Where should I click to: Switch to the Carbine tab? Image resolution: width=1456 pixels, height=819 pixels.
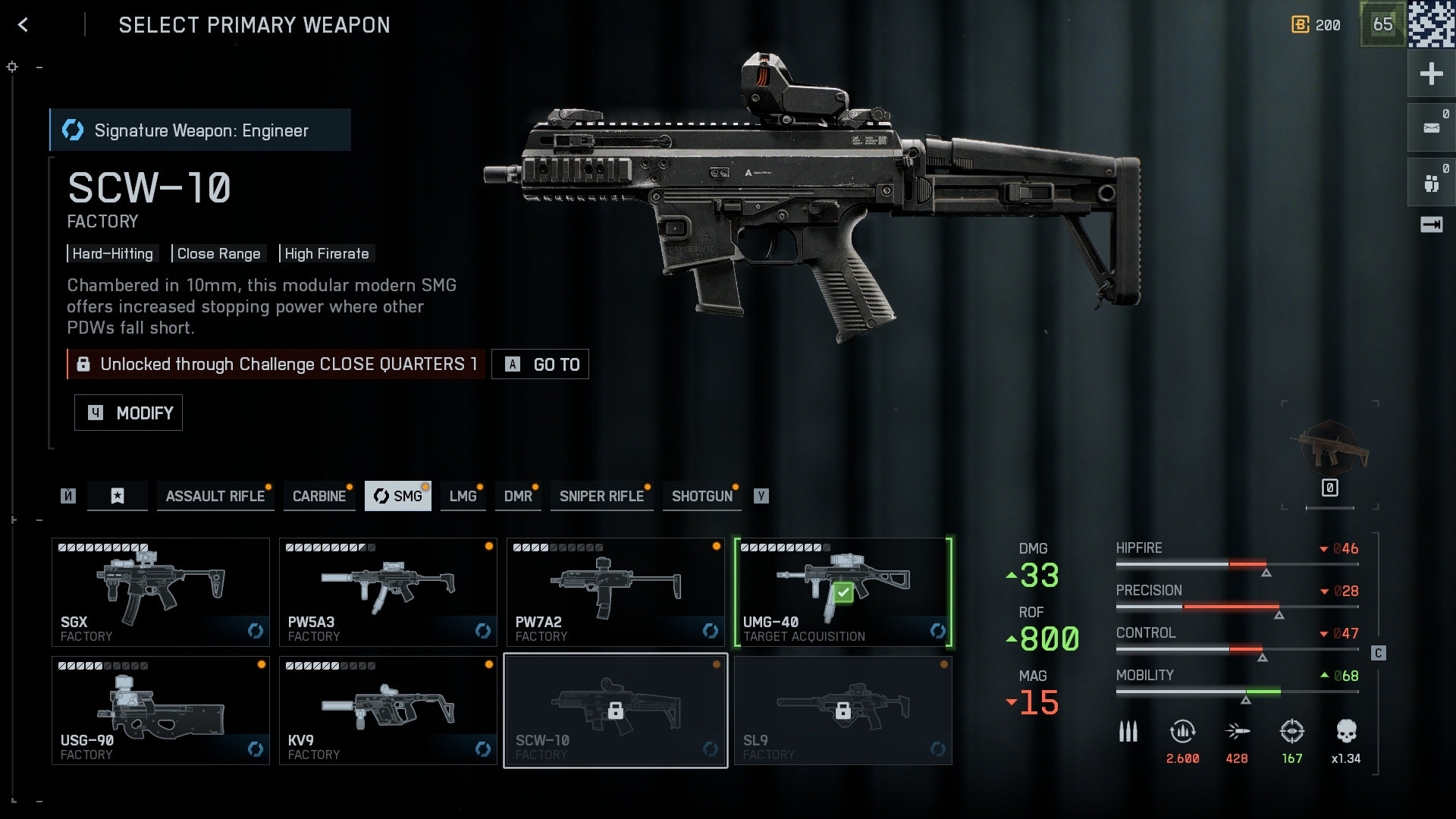319,496
